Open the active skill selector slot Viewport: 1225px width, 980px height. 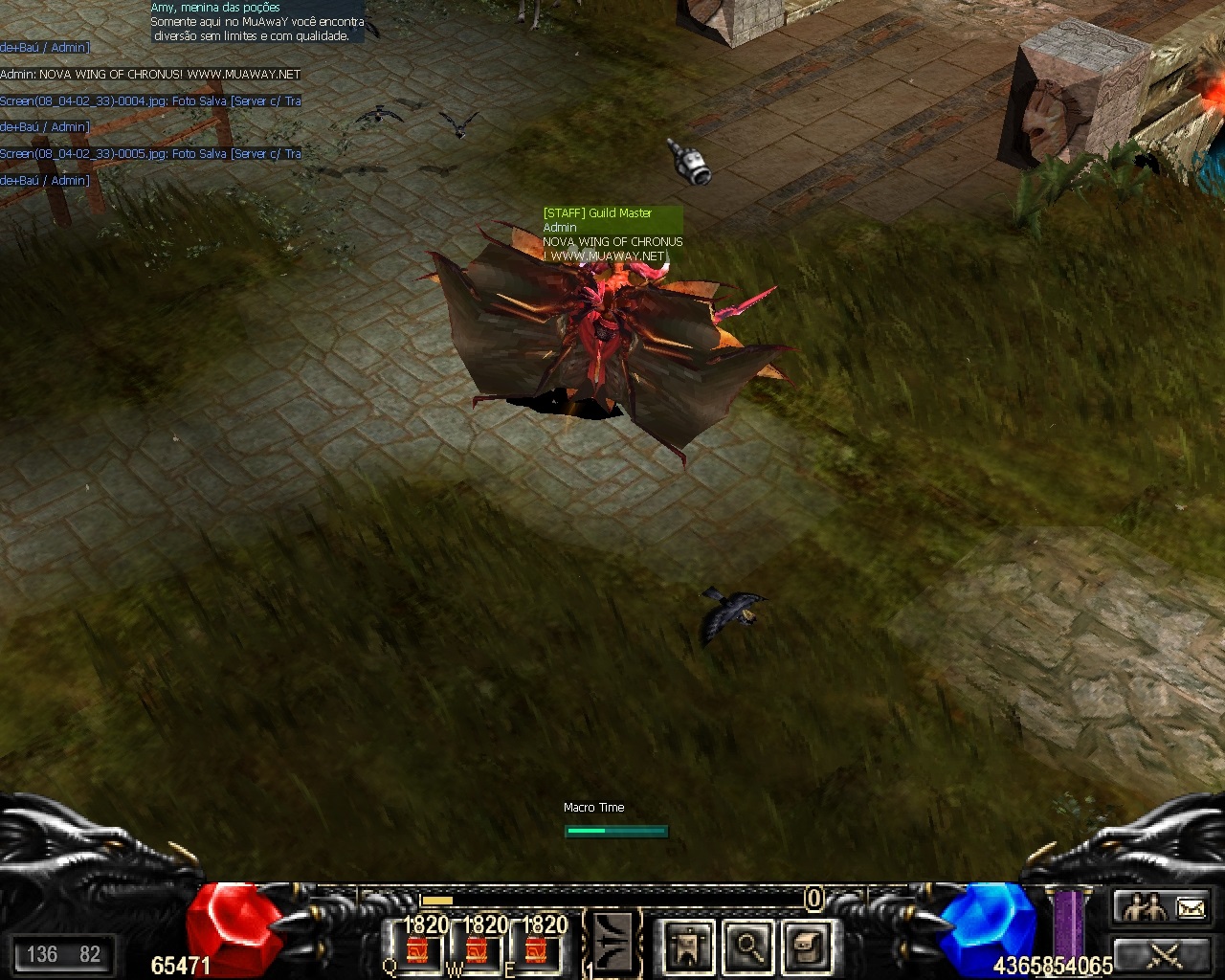pos(612,944)
